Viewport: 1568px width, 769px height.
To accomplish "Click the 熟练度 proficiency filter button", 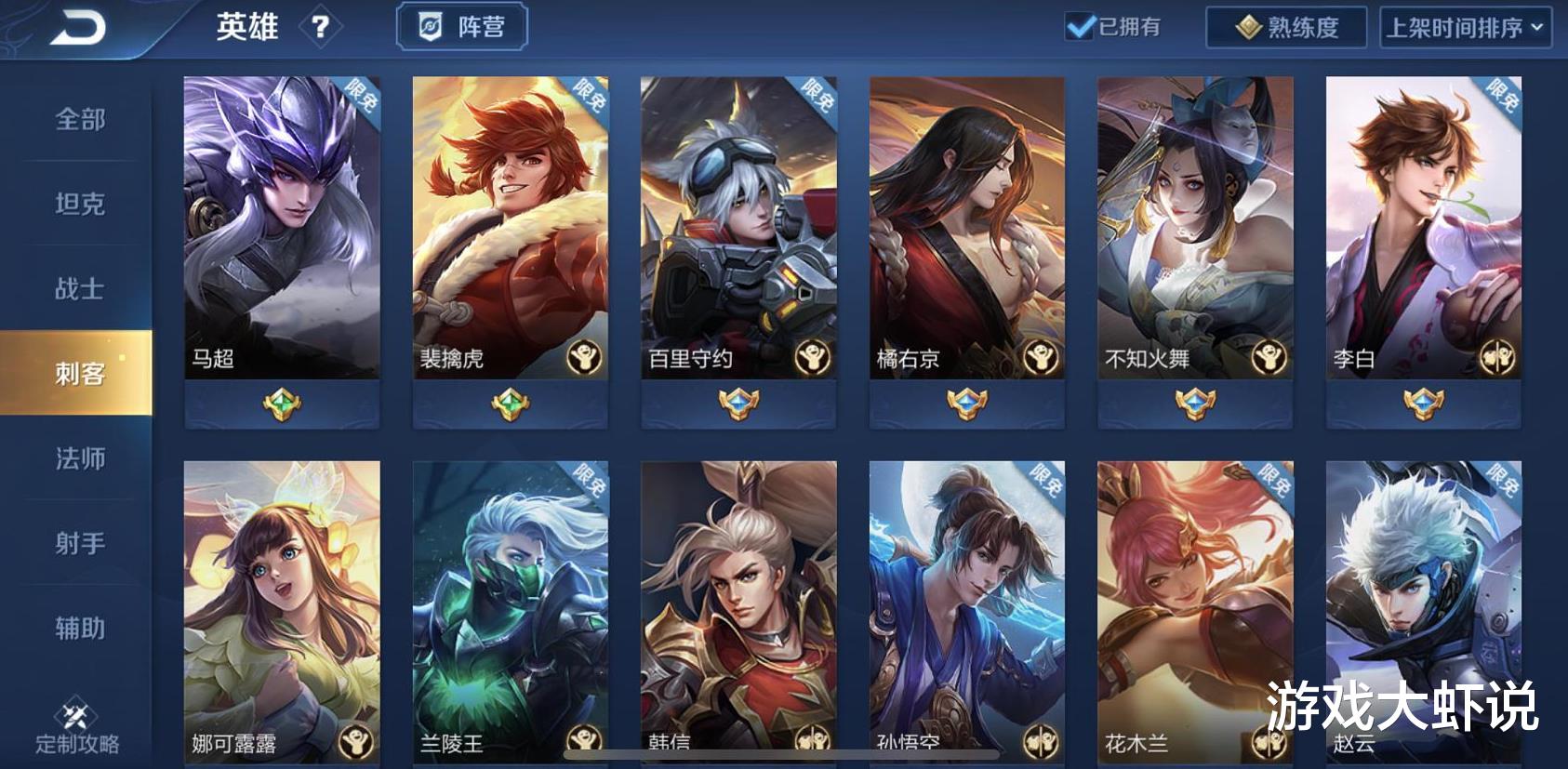I will [x=1287, y=27].
